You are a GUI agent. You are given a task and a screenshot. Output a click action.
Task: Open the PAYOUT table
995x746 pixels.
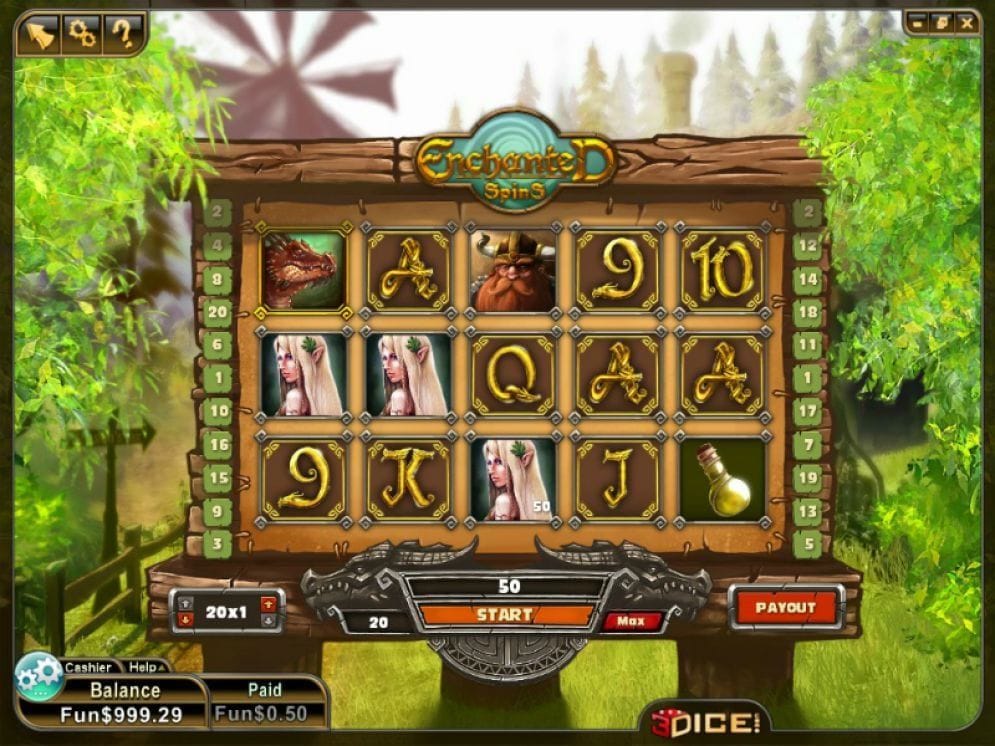click(x=785, y=608)
